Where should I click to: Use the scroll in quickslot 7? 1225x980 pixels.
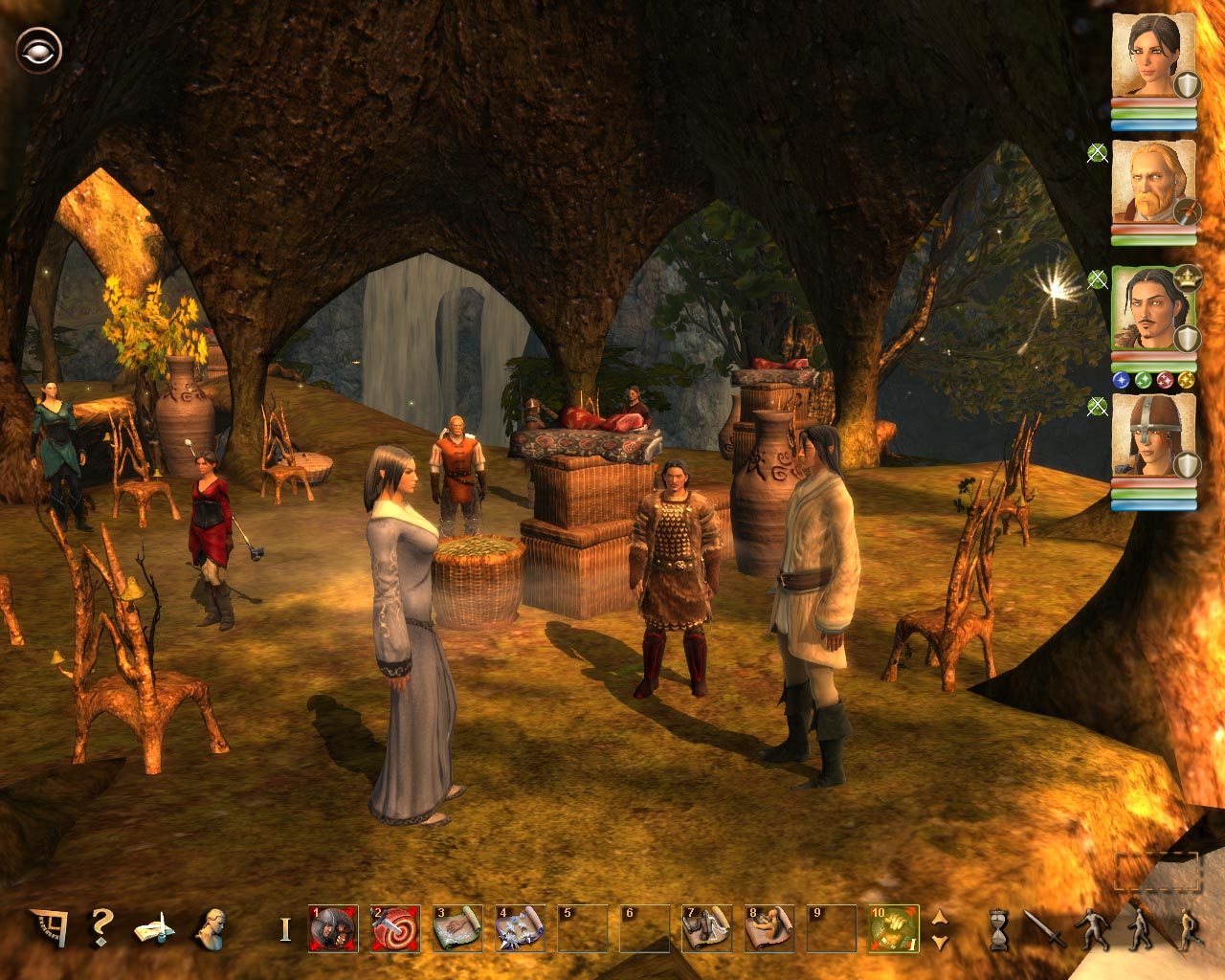[x=707, y=928]
